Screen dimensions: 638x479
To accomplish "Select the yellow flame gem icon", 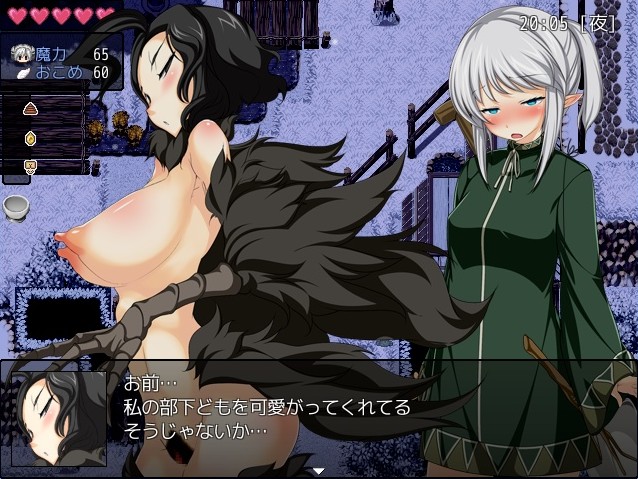I will tap(29, 137).
